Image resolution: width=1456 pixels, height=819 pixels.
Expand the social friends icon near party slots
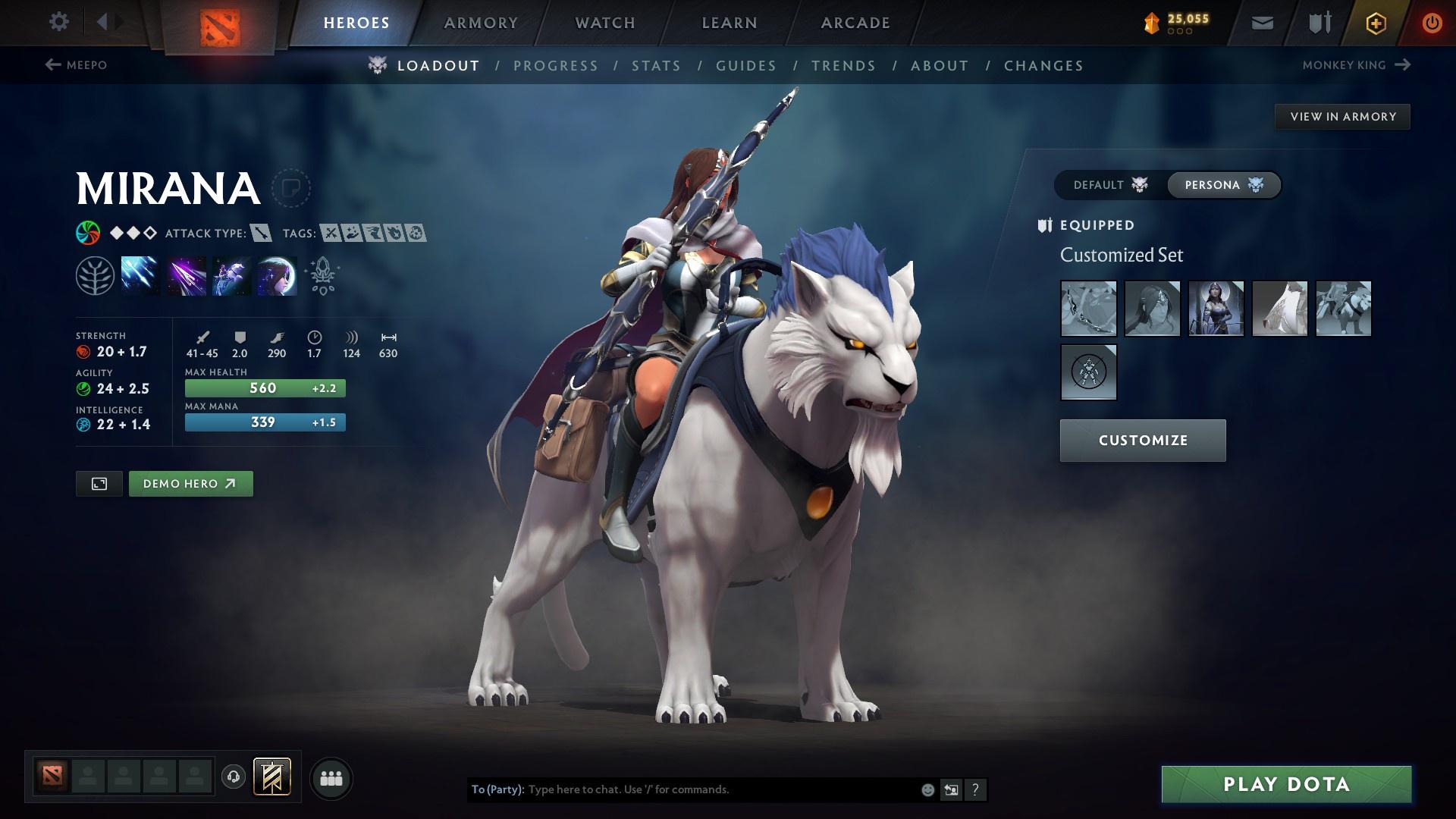click(331, 777)
